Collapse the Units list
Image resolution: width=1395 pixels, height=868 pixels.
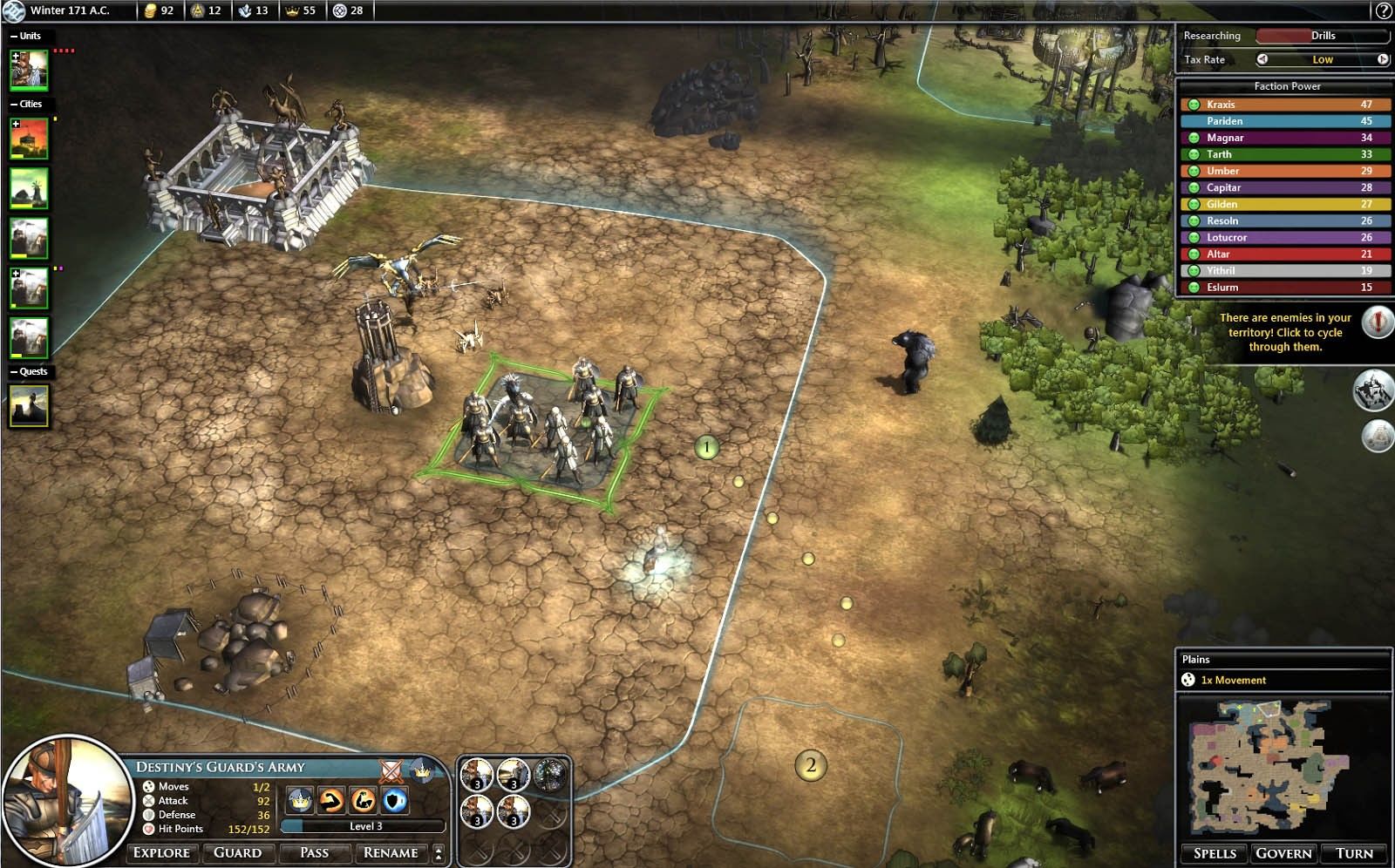(14, 36)
